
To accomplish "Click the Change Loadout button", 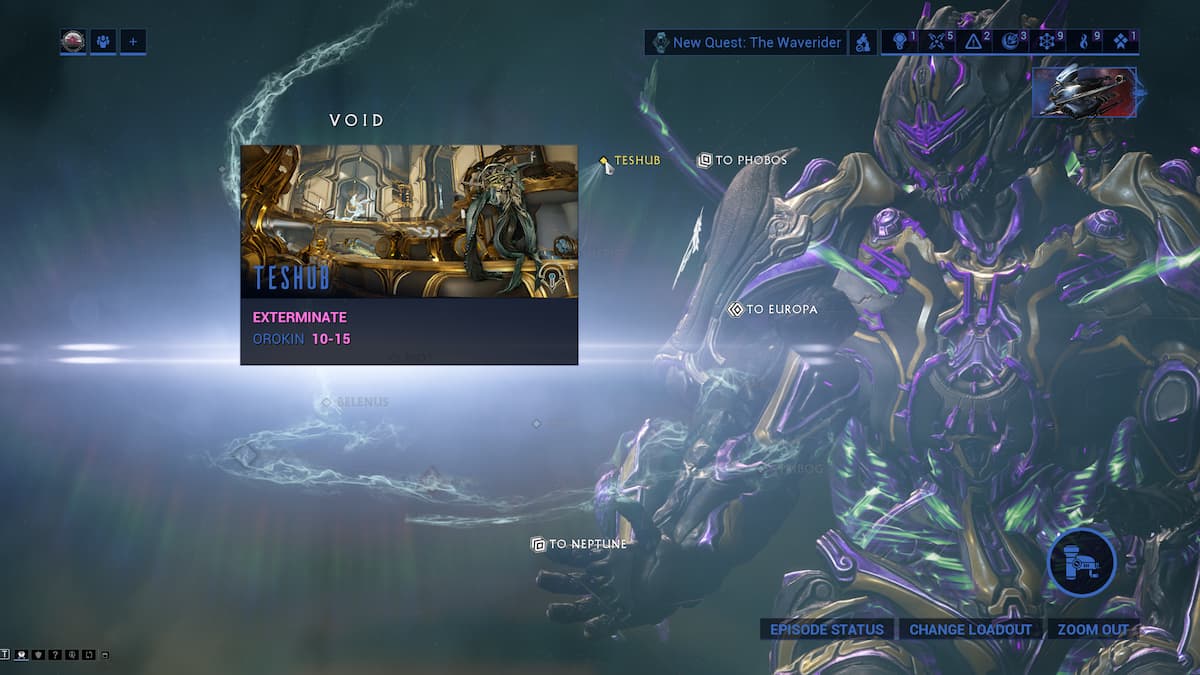I will tap(969, 629).
